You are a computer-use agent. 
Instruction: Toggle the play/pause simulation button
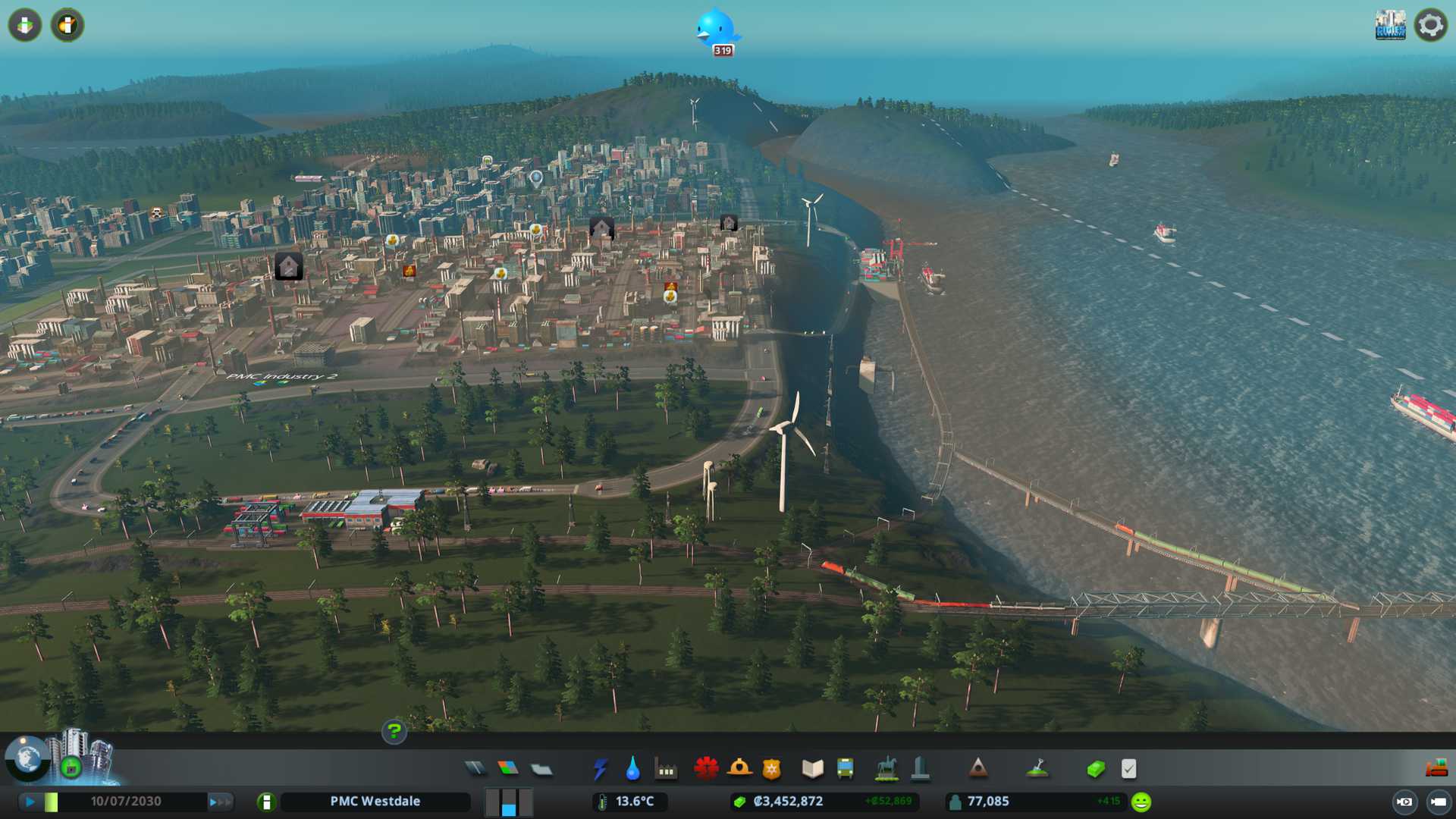(x=30, y=802)
